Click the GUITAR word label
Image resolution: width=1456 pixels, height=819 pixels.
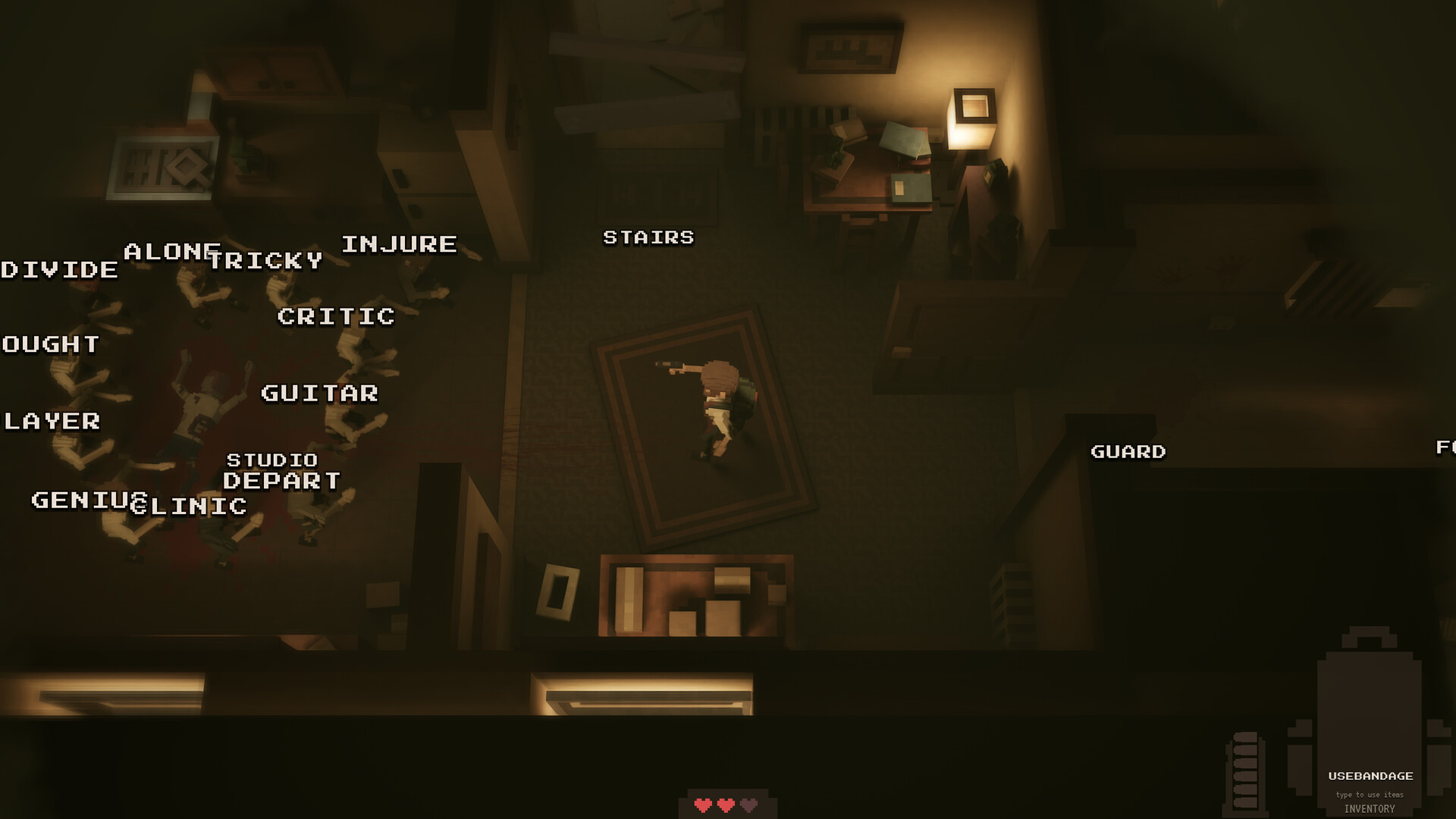click(x=319, y=394)
